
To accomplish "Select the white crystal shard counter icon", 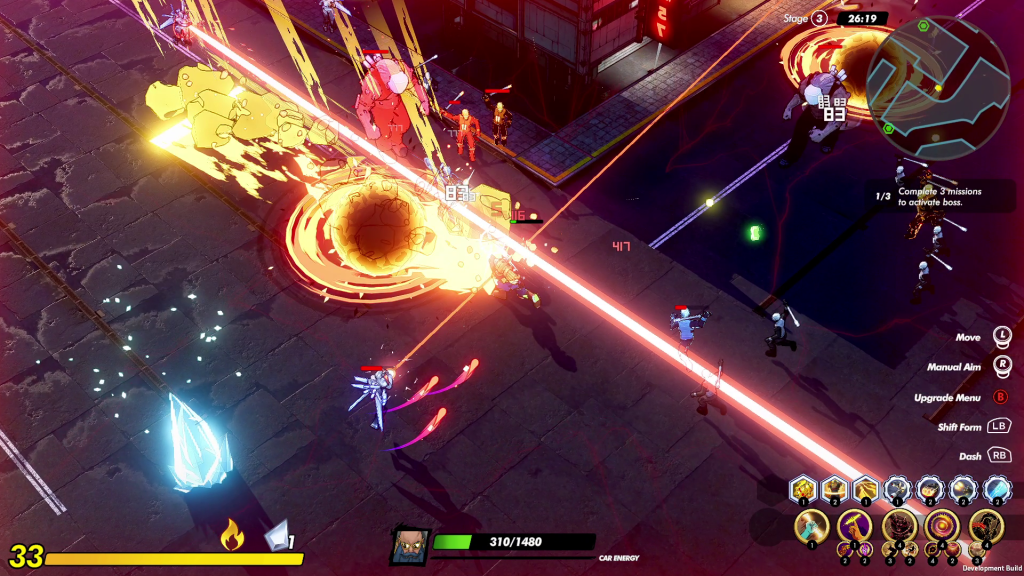I will 278,538.
